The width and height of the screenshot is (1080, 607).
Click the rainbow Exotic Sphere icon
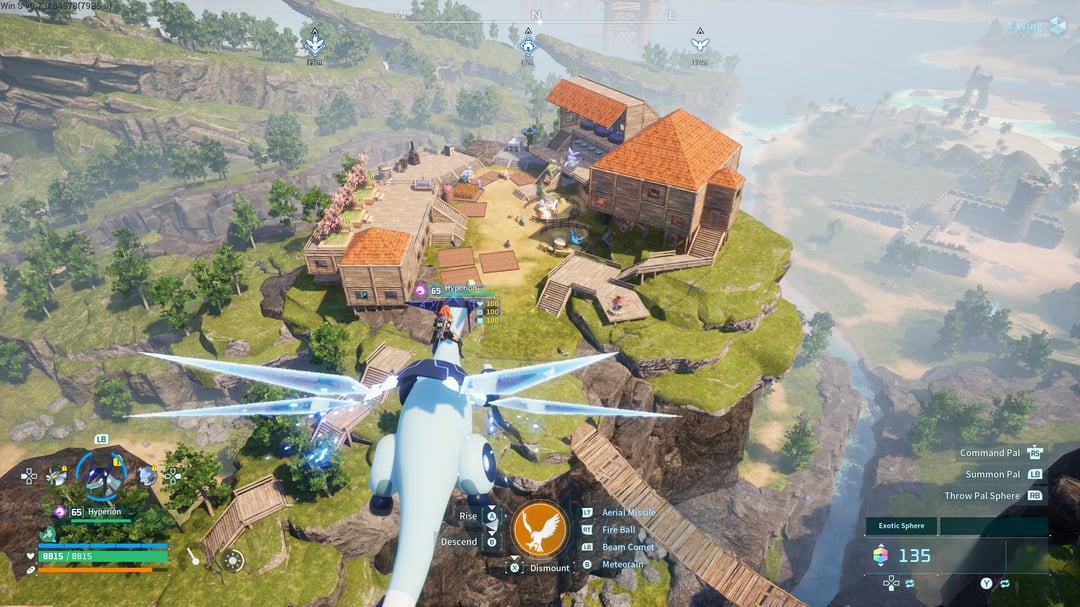tap(880, 556)
